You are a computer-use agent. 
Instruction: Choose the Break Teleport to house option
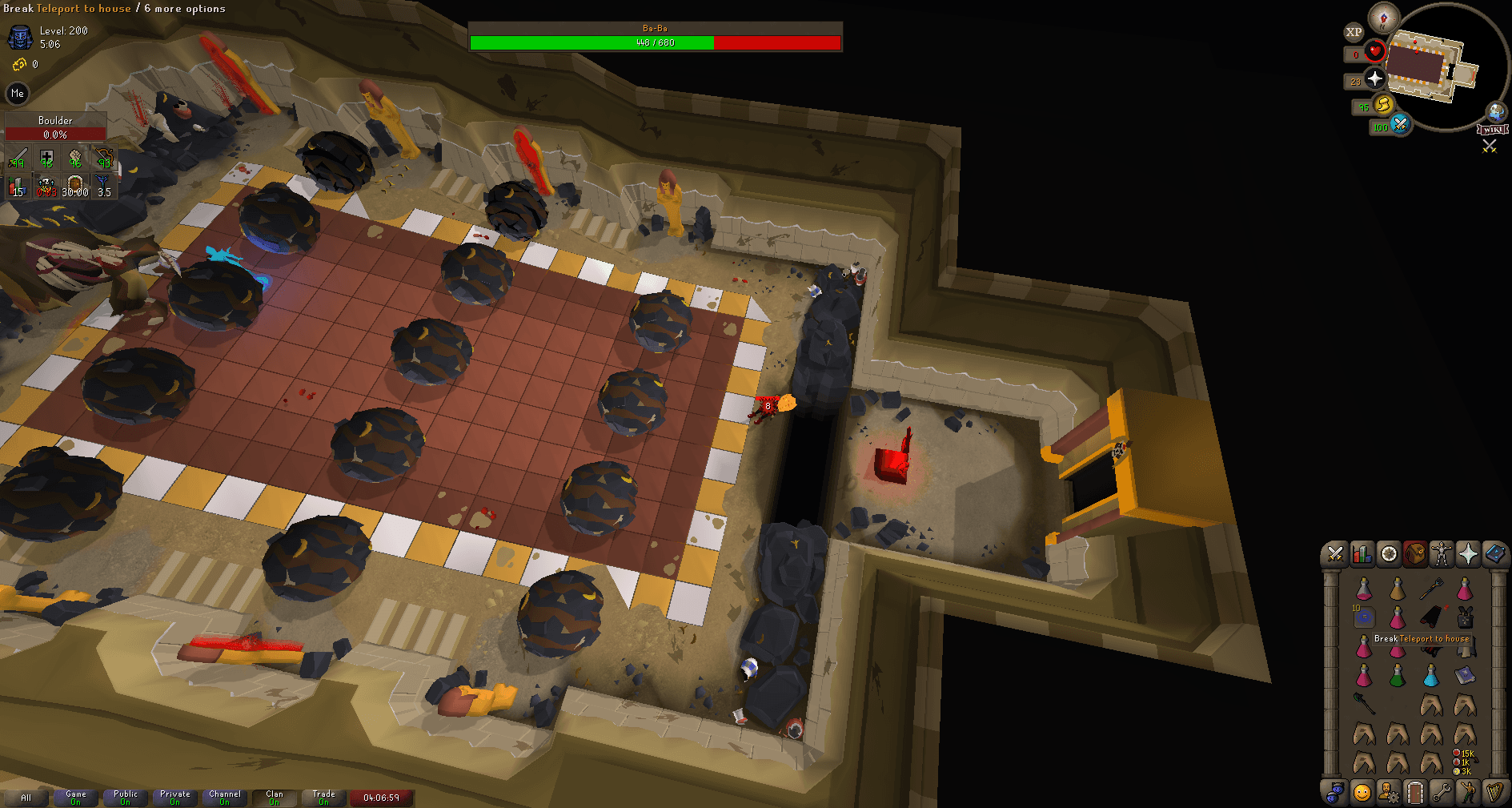coord(1422,638)
